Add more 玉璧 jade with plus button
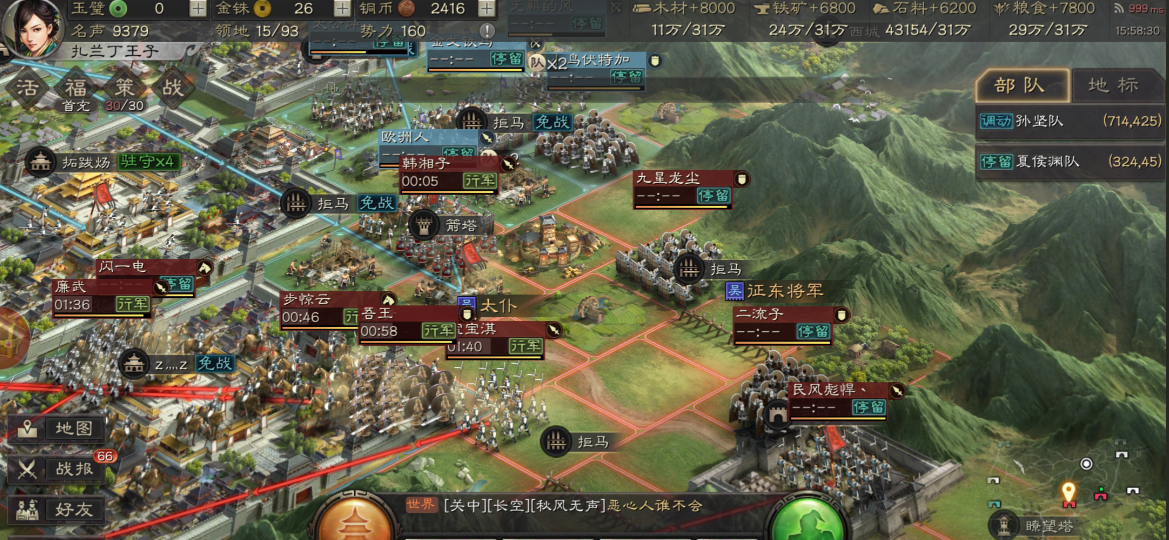This screenshot has height=540, width=1169. click(x=198, y=9)
